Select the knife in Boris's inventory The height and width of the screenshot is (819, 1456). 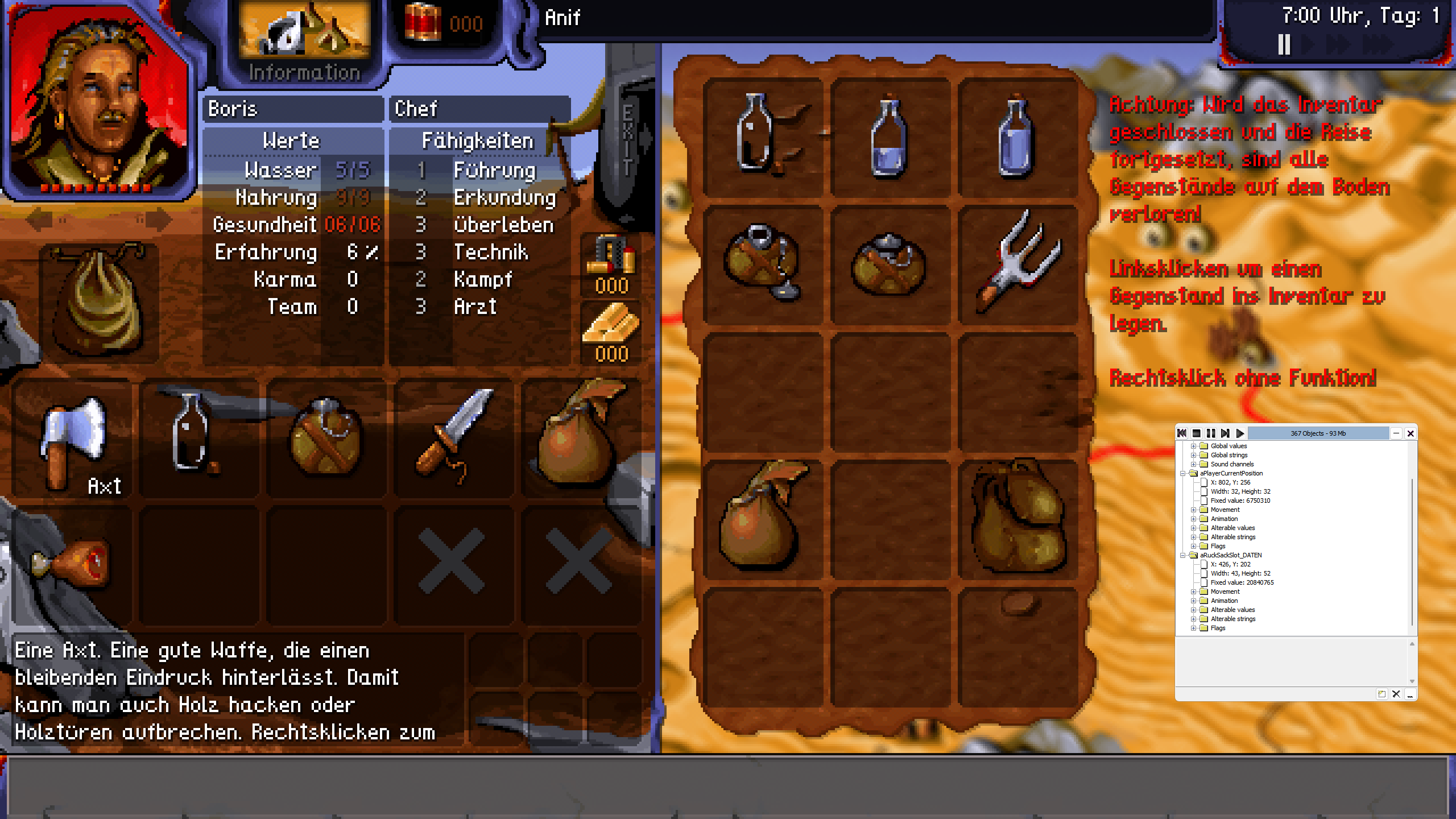pos(454,435)
